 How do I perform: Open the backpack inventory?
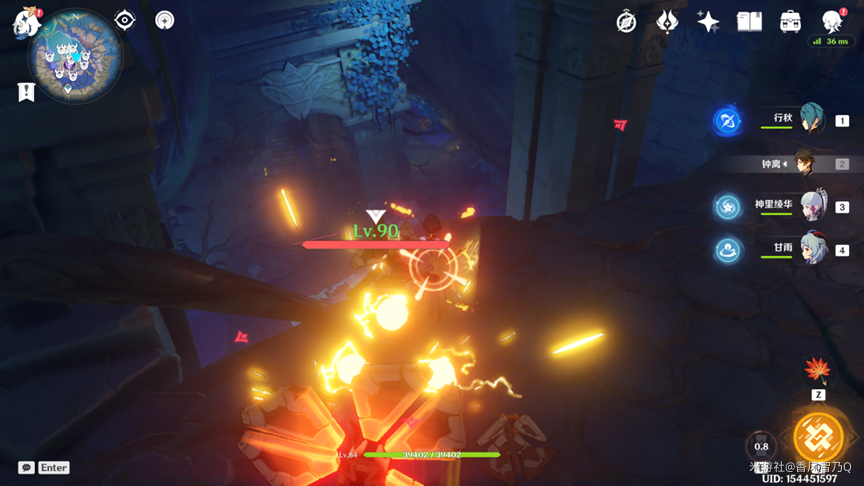790,22
